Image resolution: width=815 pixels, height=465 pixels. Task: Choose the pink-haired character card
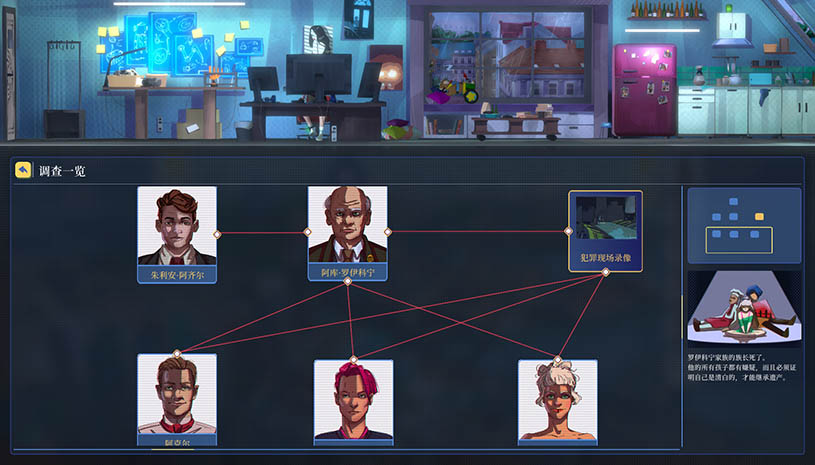click(x=353, y=402)
